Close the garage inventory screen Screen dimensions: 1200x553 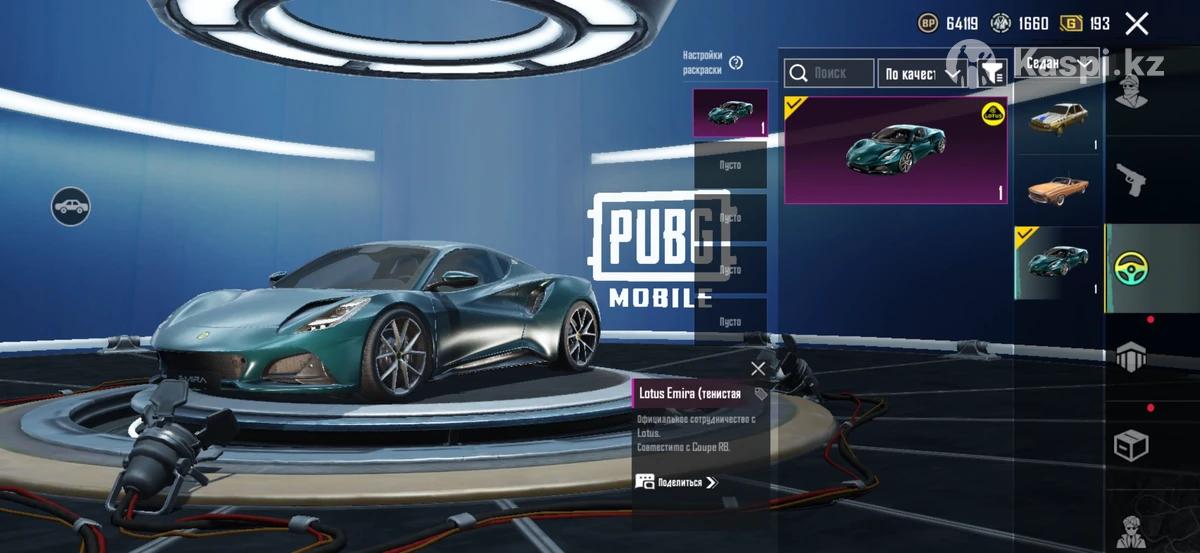pyautogui.click(x=1136, y=24)
